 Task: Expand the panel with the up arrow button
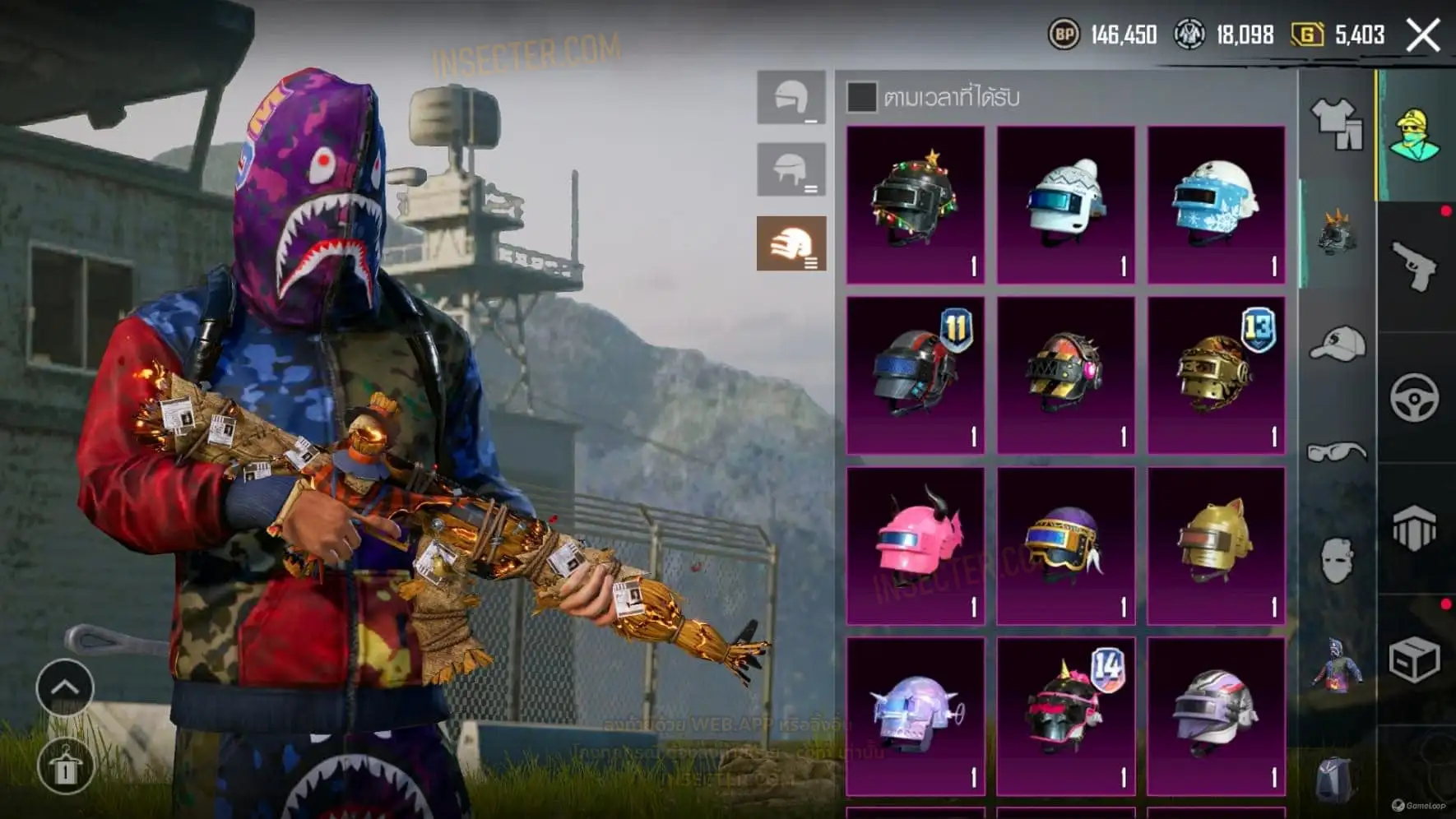65,687
